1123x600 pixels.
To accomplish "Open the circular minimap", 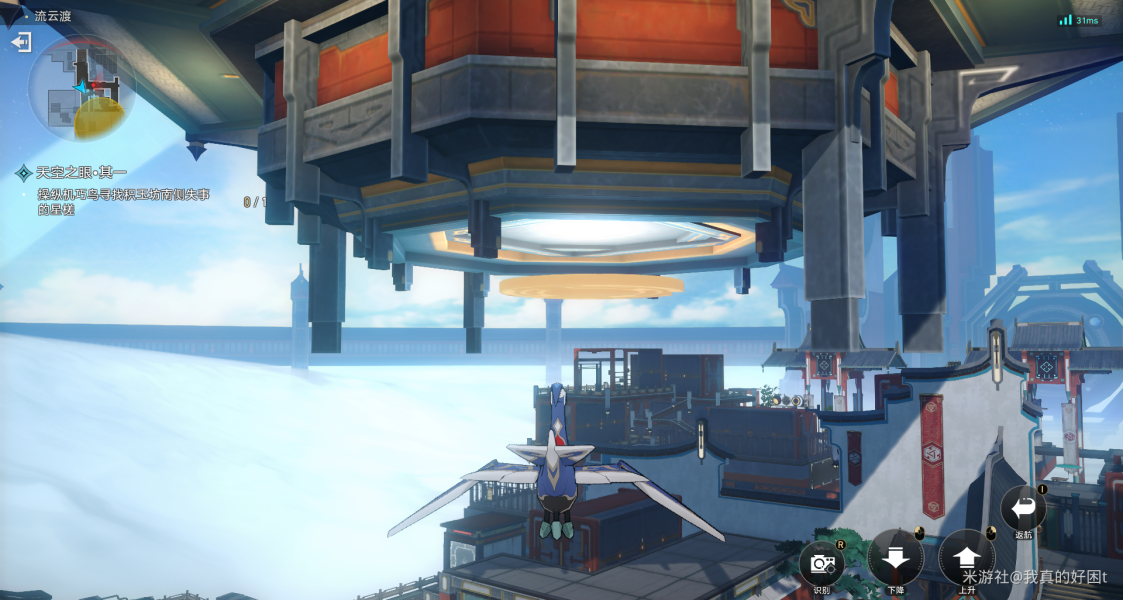I will click(x=82, y=89).
